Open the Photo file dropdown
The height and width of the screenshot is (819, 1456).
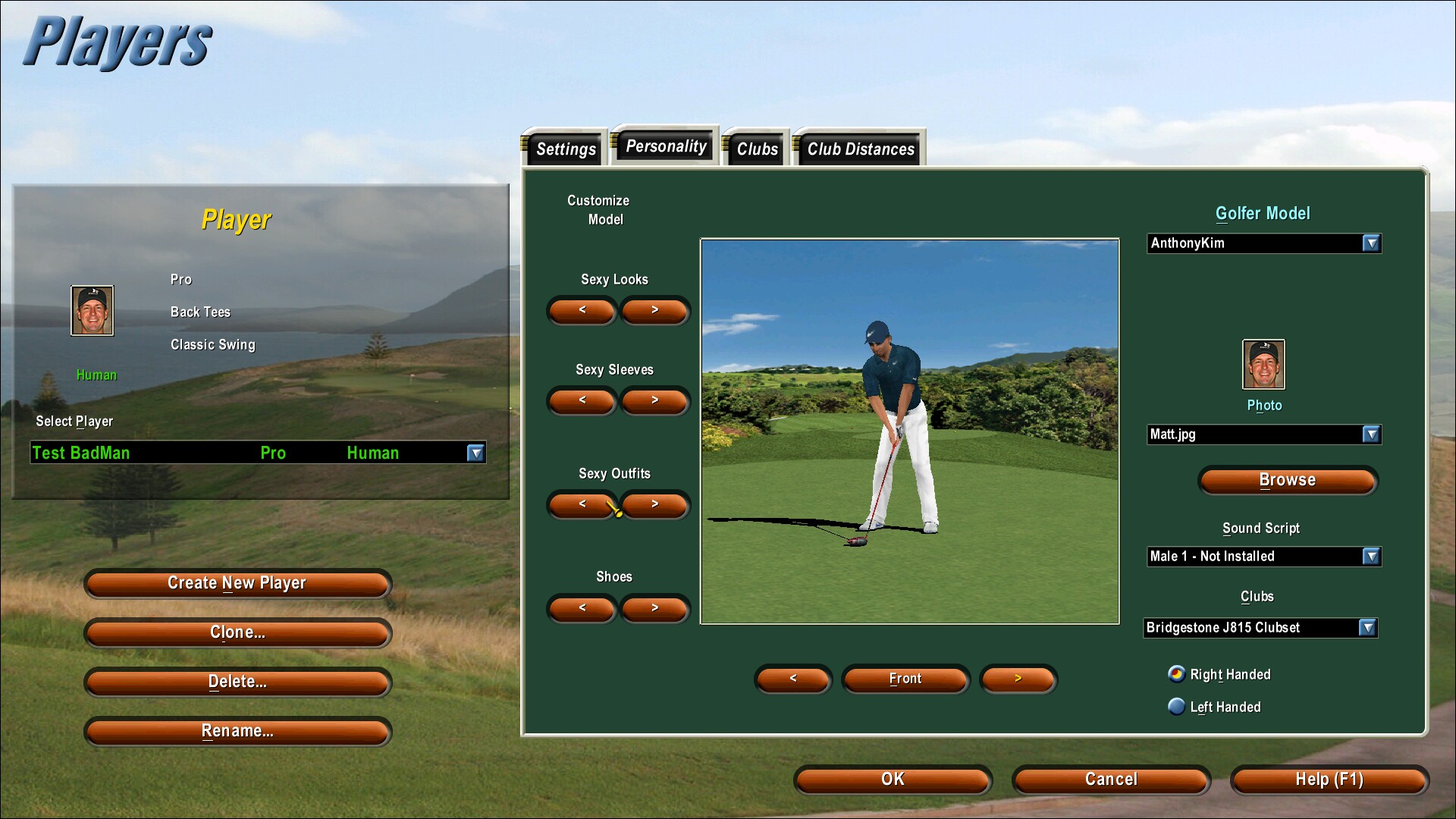[1370, 435]
